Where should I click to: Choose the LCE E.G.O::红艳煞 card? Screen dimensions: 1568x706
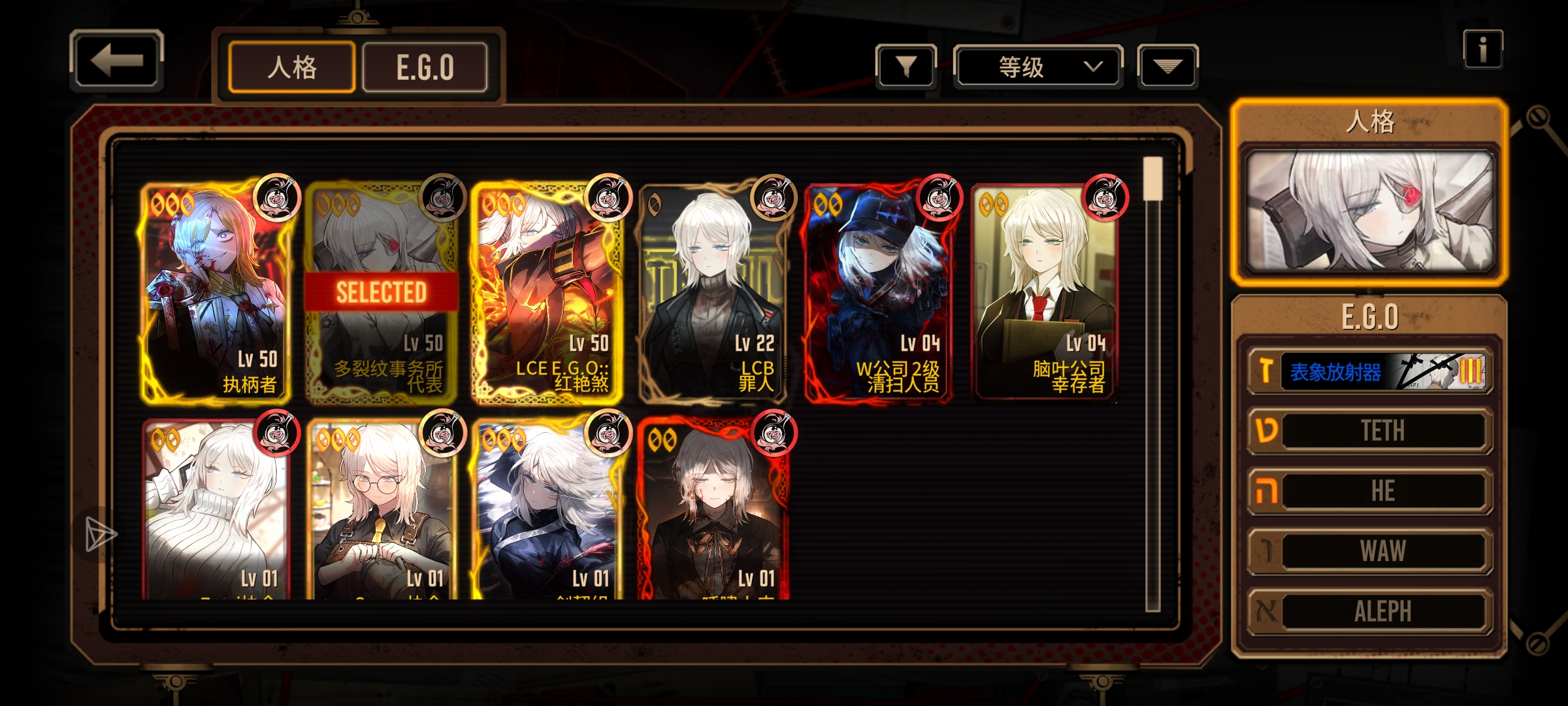546,292
